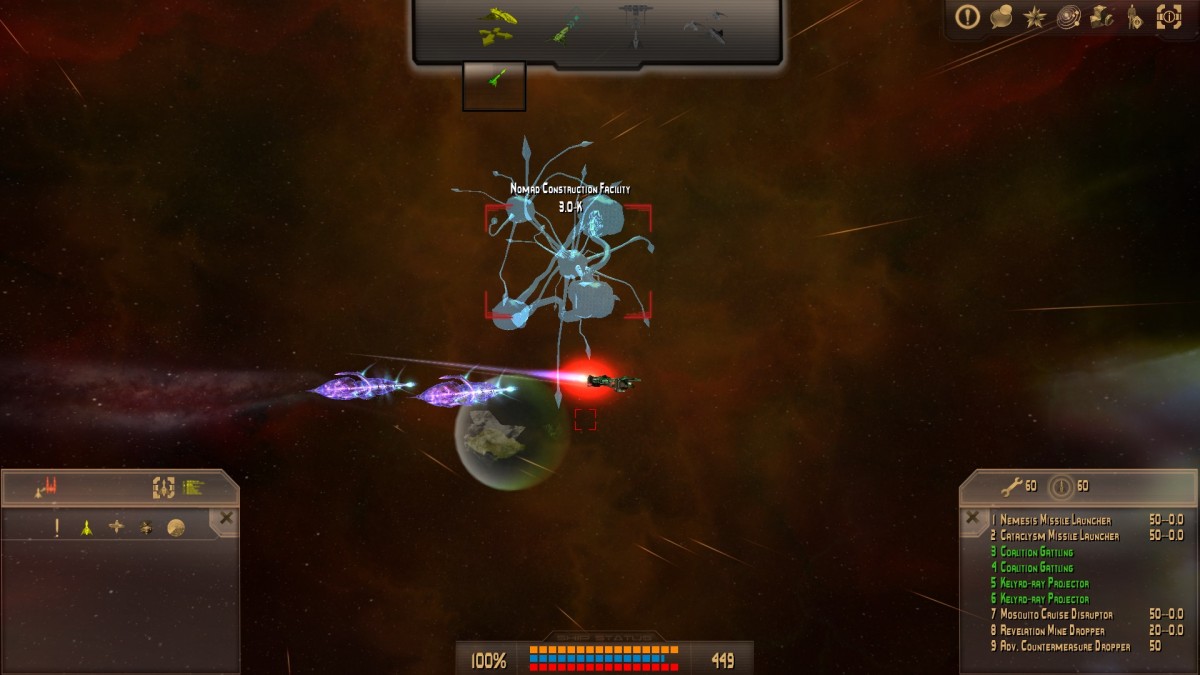Click the starburst icon in top bar

point(1034,17)
